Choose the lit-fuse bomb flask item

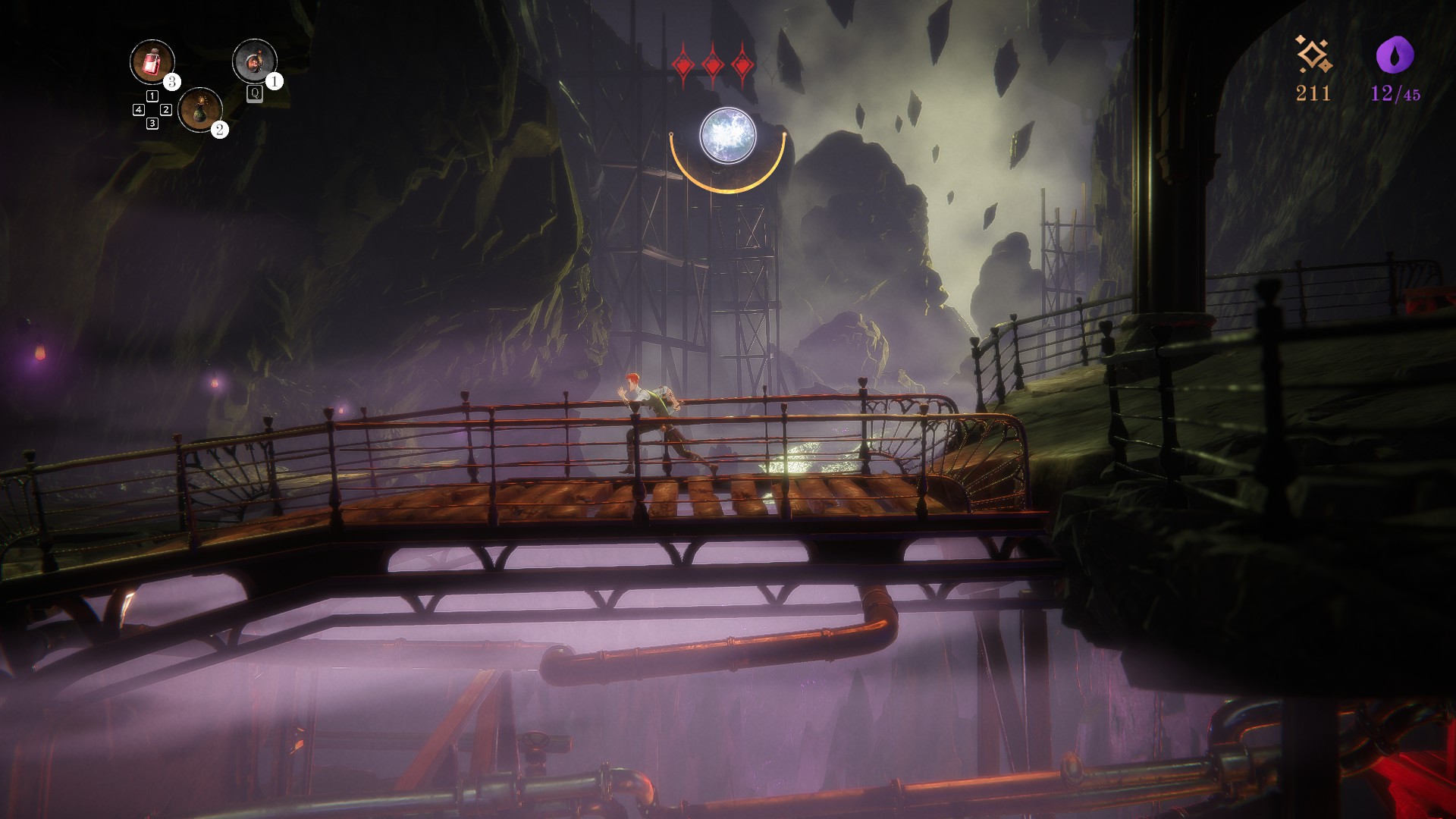tap(200, 109)
